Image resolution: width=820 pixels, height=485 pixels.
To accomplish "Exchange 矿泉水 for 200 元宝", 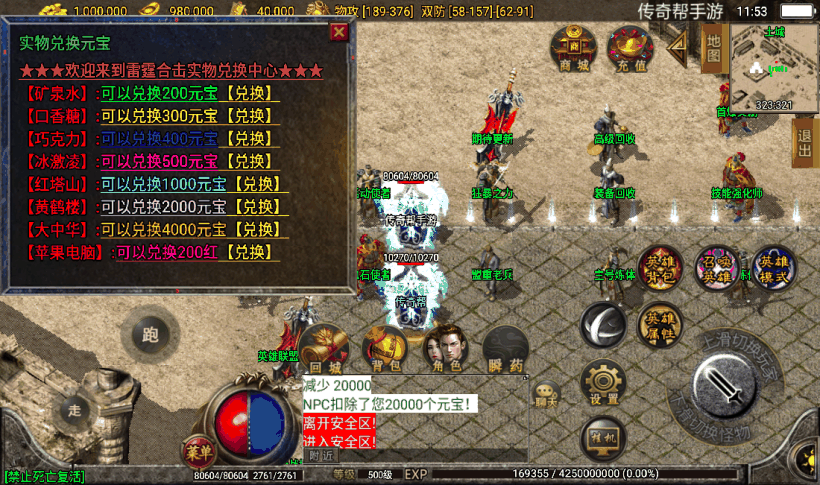I will pyautogui.click(x=251, y=94).
